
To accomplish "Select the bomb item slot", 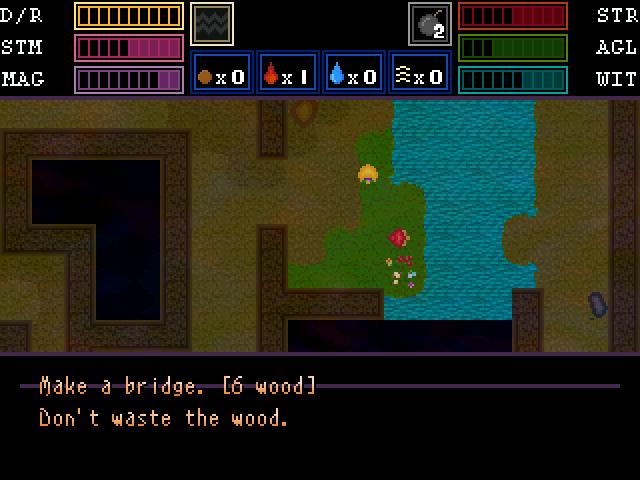I will click(x=430, y=23).
